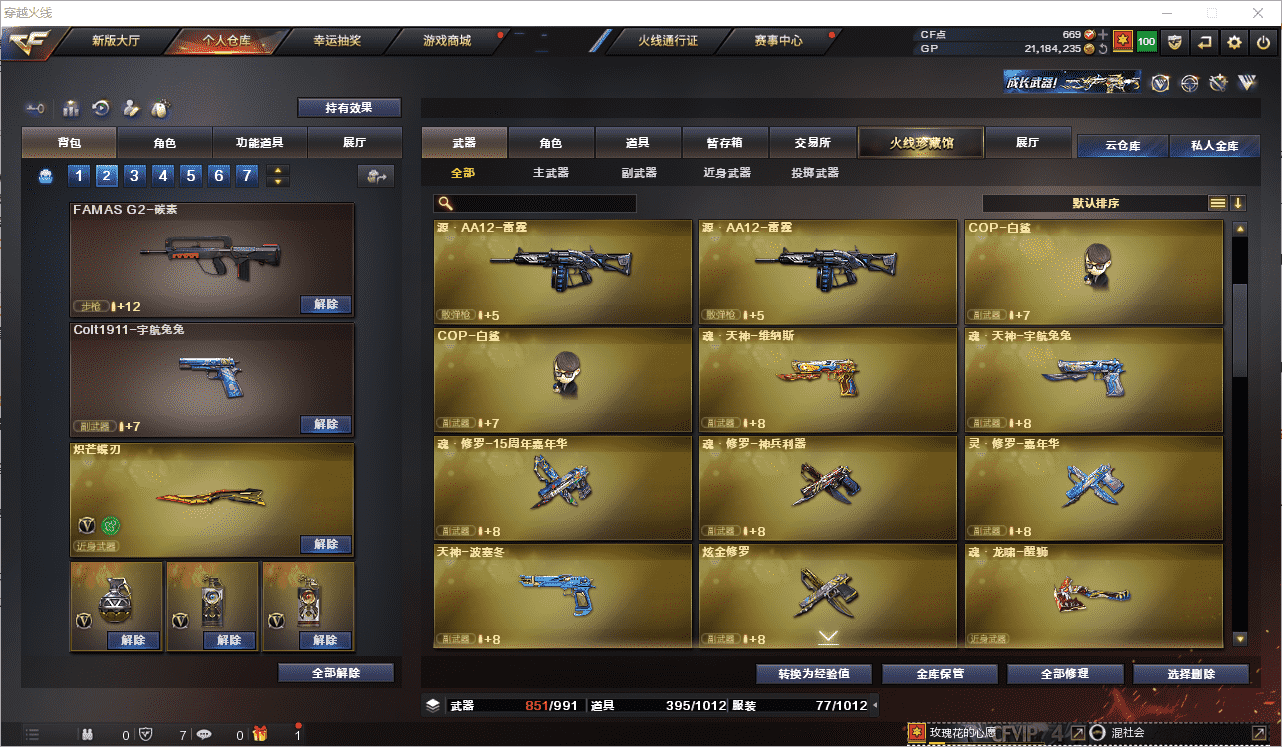Remove all equipment with 全部解除
The height and width of the screenshot is (747, 1282).
[336, 673]
